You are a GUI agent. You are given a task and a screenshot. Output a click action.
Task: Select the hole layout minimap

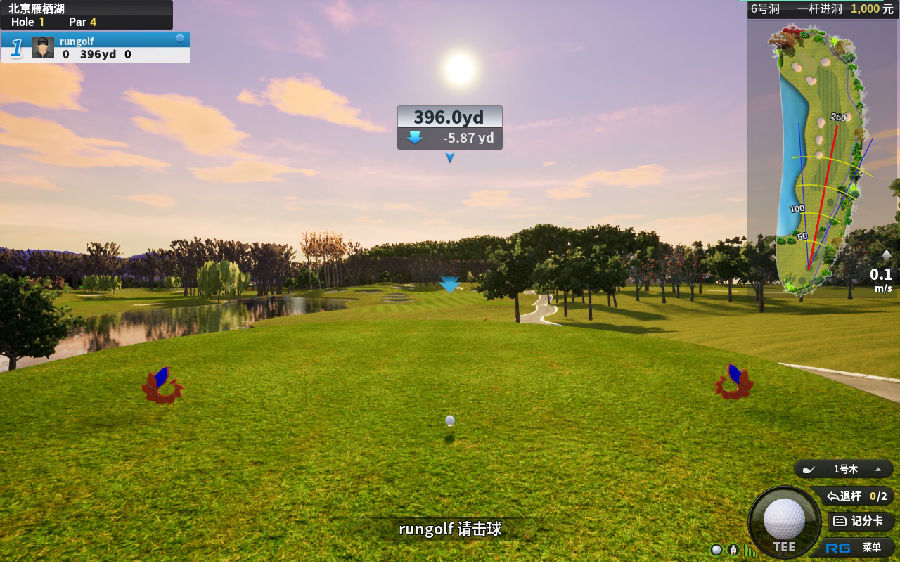coord(818,160)
